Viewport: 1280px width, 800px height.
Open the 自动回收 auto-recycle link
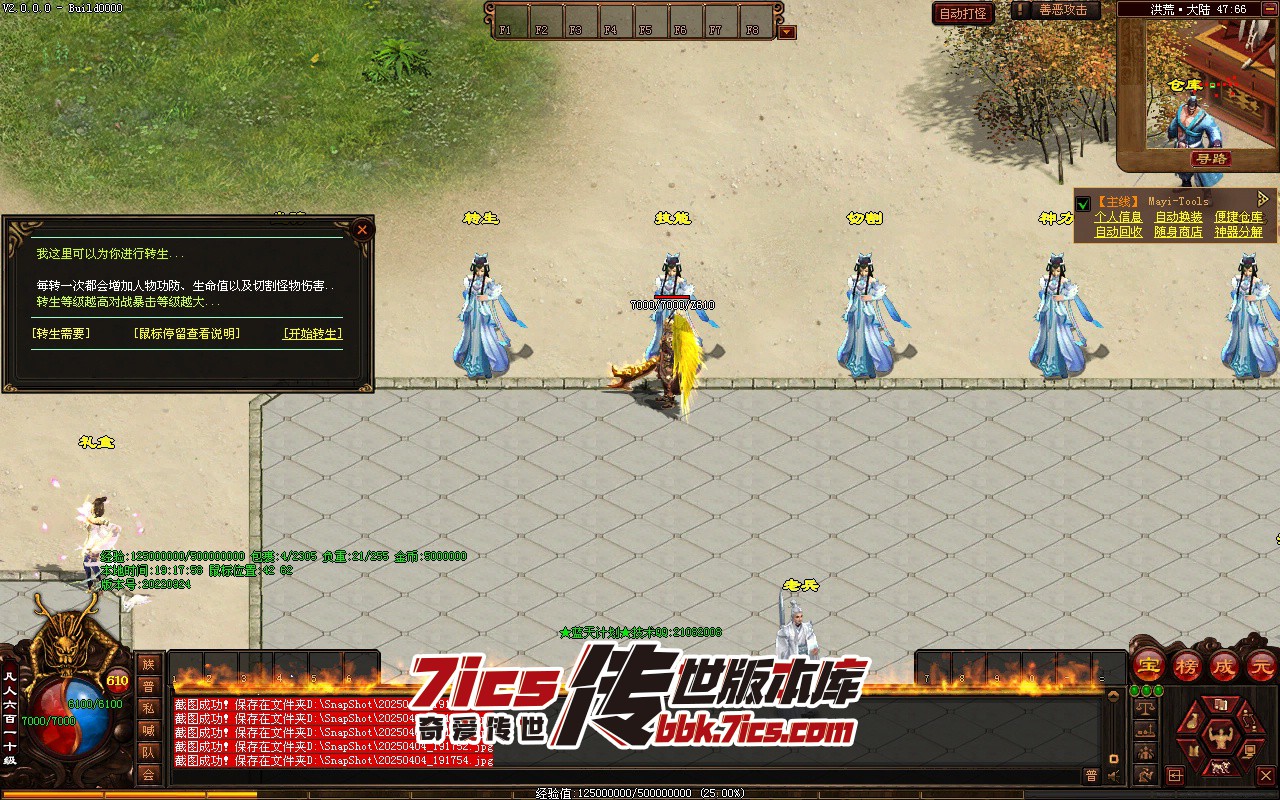pyautogui.click(x=1118, y=232)
